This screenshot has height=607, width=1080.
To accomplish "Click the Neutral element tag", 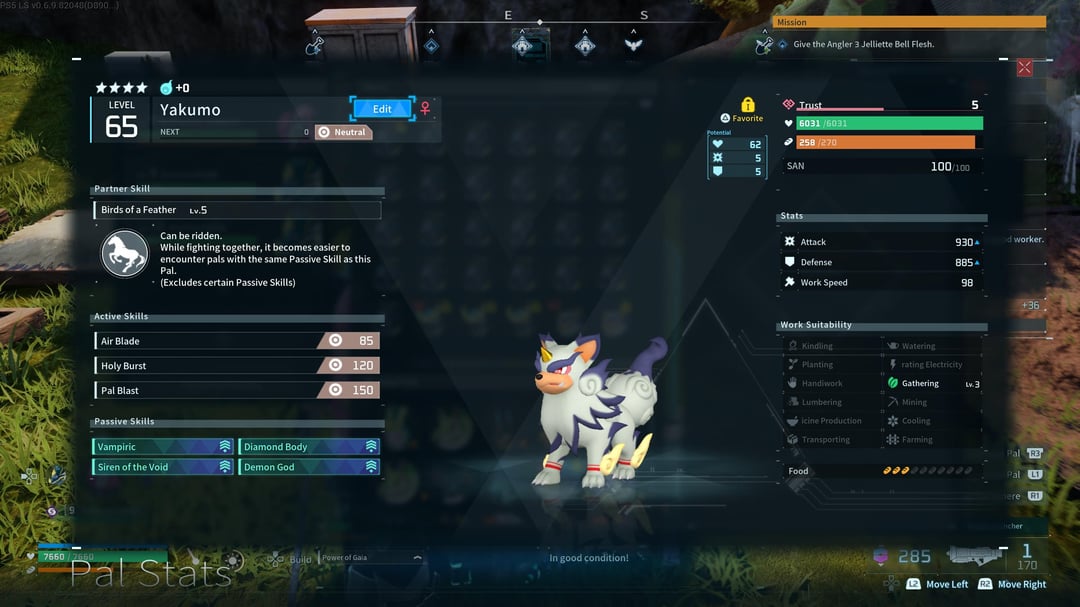I will pos(343,132).
